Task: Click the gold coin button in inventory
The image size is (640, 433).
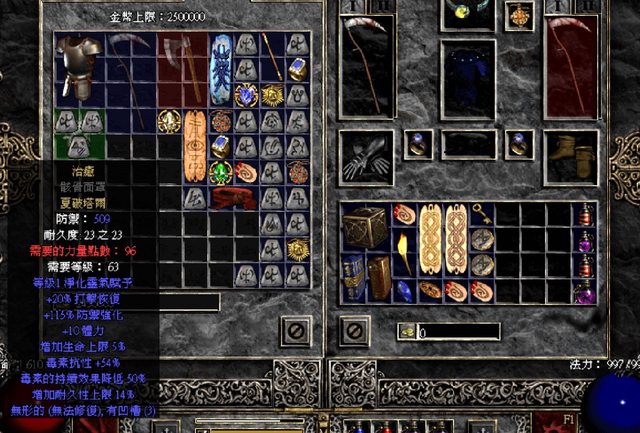Action: pyautogui.click(x=407, y=330)
